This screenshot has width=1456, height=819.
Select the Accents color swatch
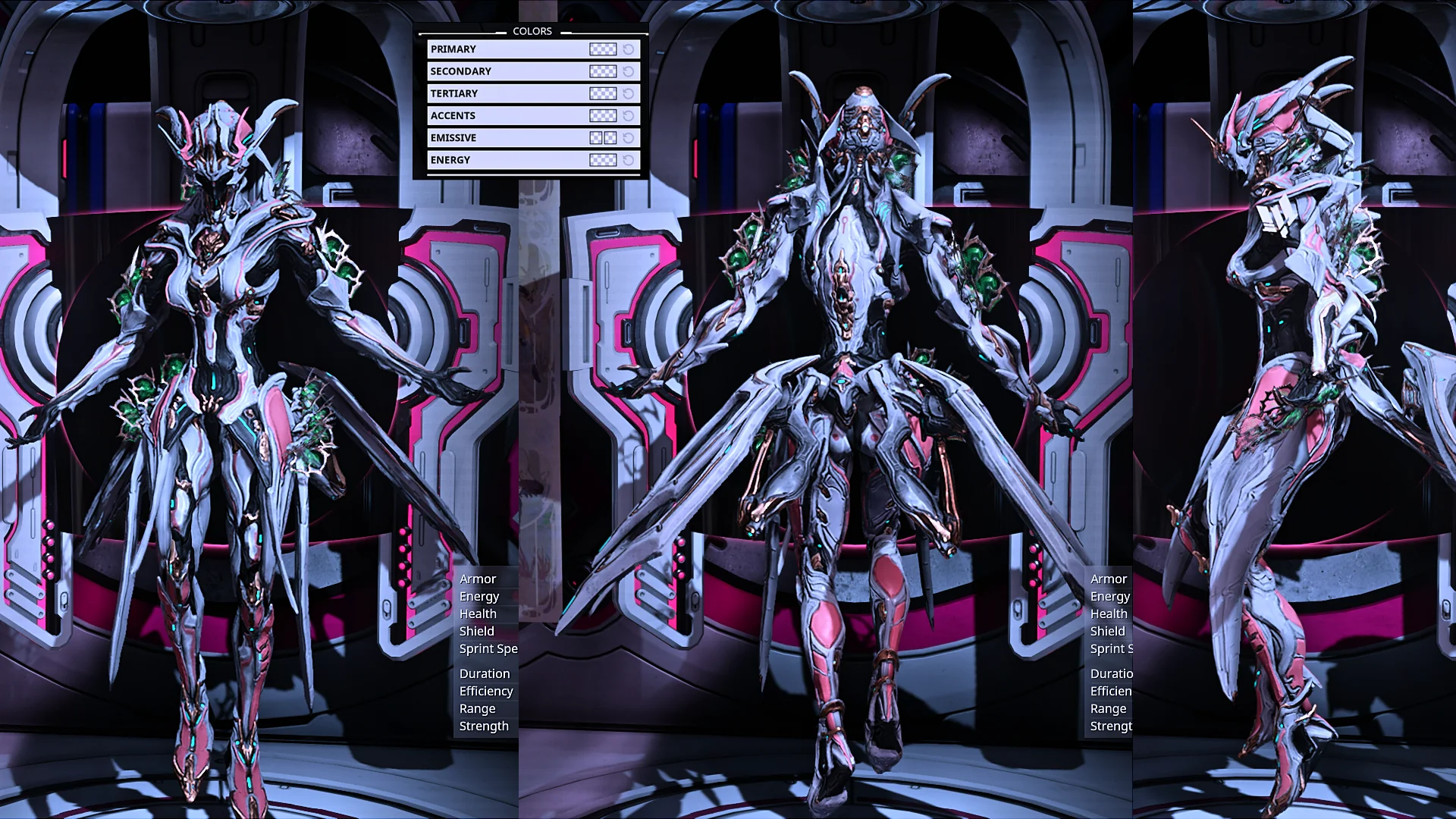click(603, 115)
